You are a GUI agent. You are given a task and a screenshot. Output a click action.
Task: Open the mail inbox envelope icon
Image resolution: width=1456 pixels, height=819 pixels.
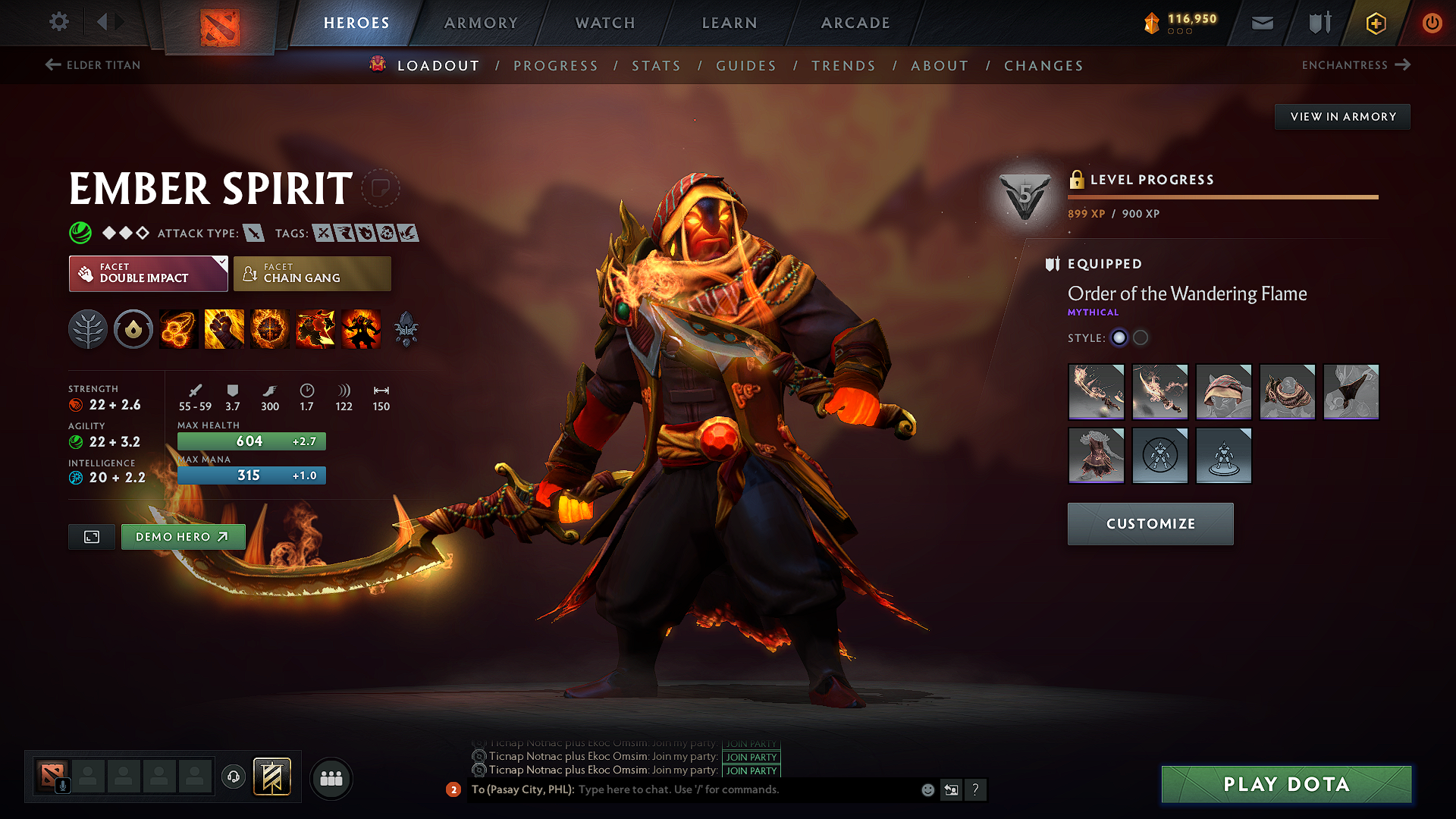(x=1262, y=23)
